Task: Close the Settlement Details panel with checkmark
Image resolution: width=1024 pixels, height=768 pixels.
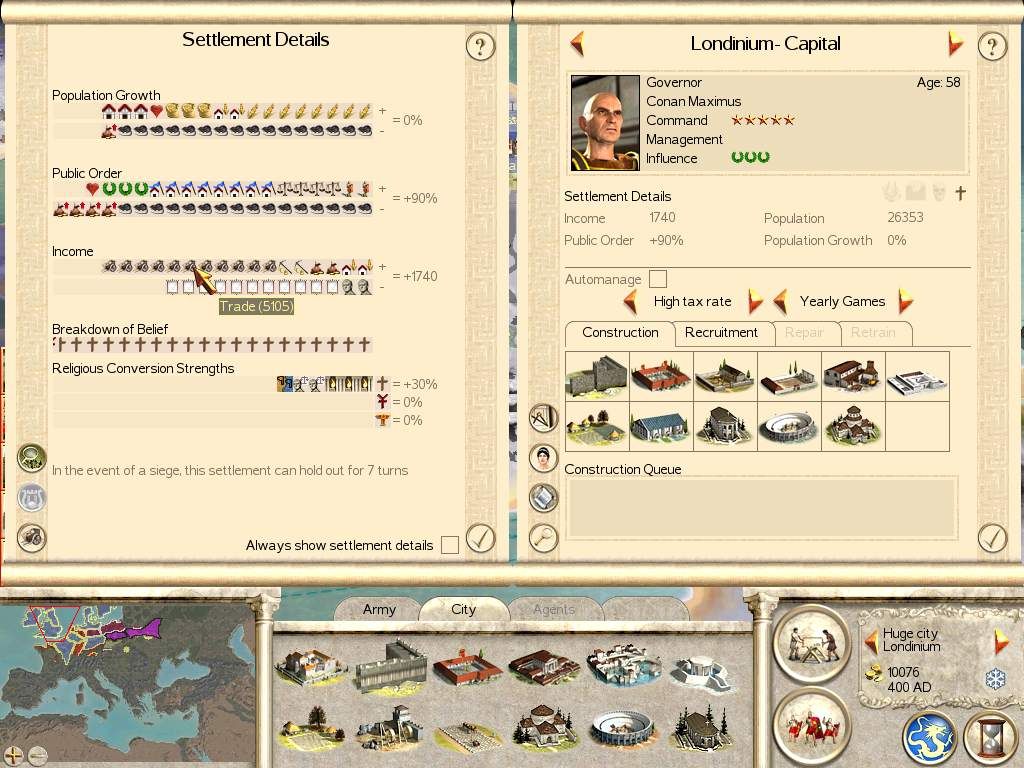Action: pyautogui.click(x=481, y=538)
